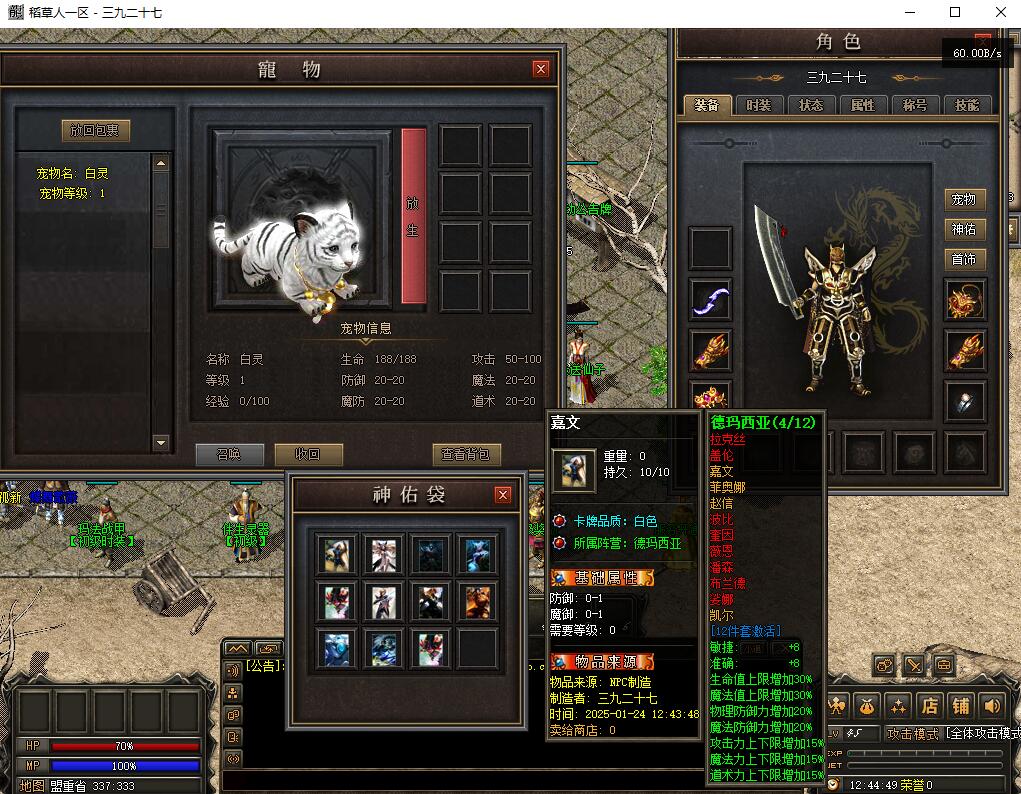Select the 称号 titles tab
This screenshot has height=794, width=1021.
click(915, 105)
